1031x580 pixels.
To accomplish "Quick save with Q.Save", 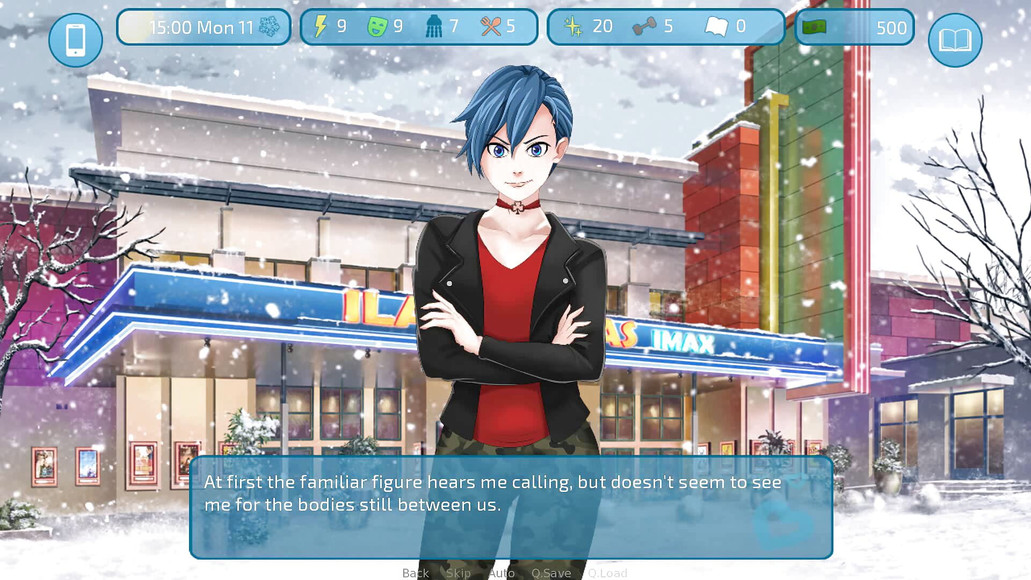I will pos(551,573).
